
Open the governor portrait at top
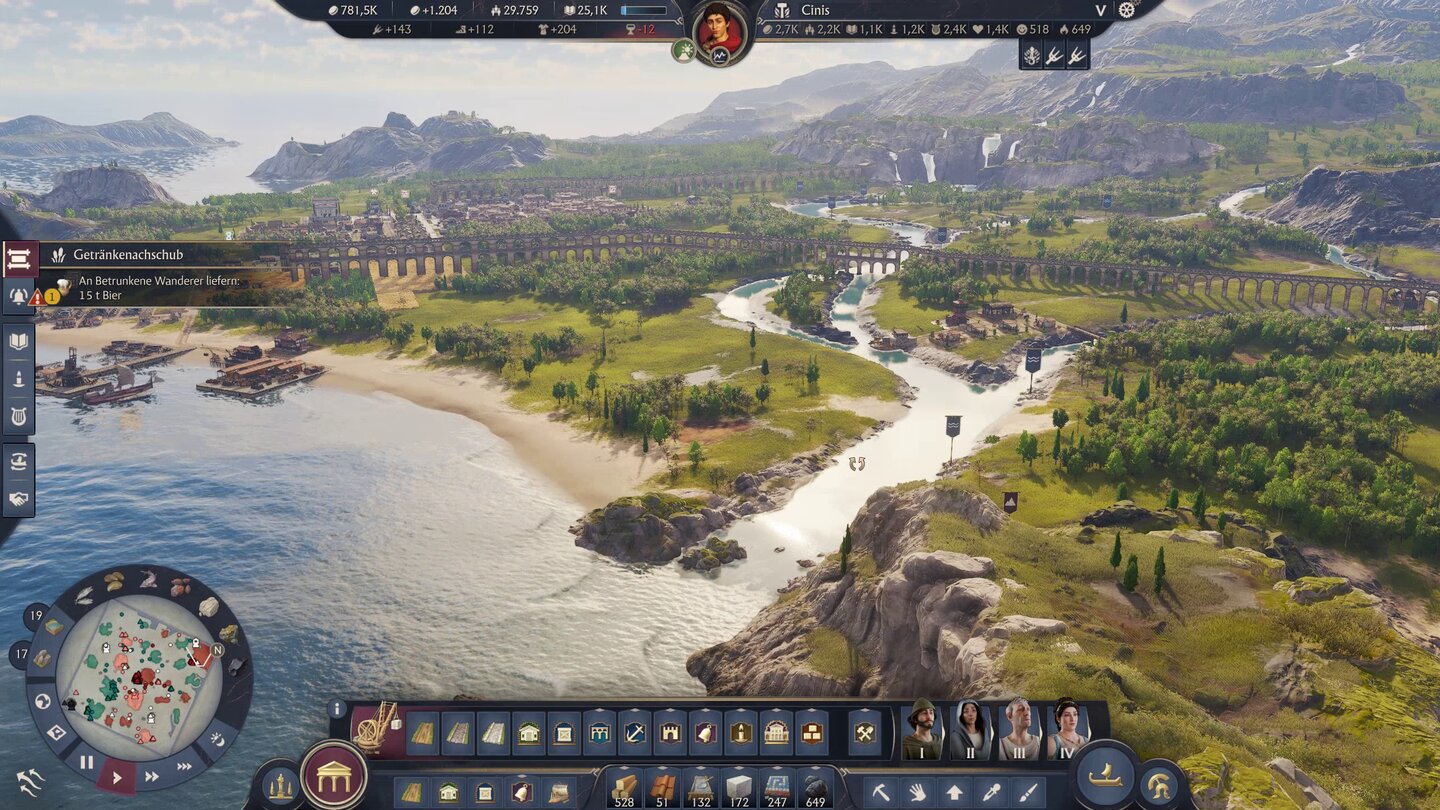click(719, 29)
